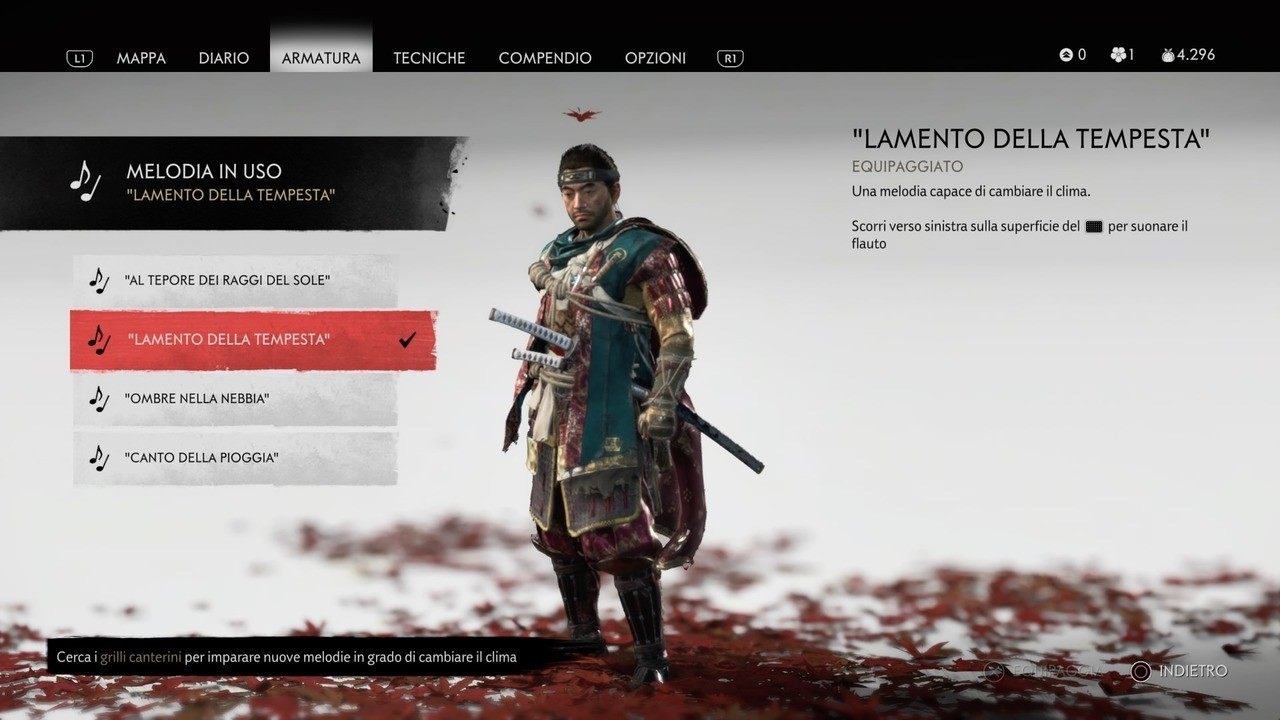Select the Ombre nella Nebbia melody
1280x720 pixels.
tap(200, 398)
